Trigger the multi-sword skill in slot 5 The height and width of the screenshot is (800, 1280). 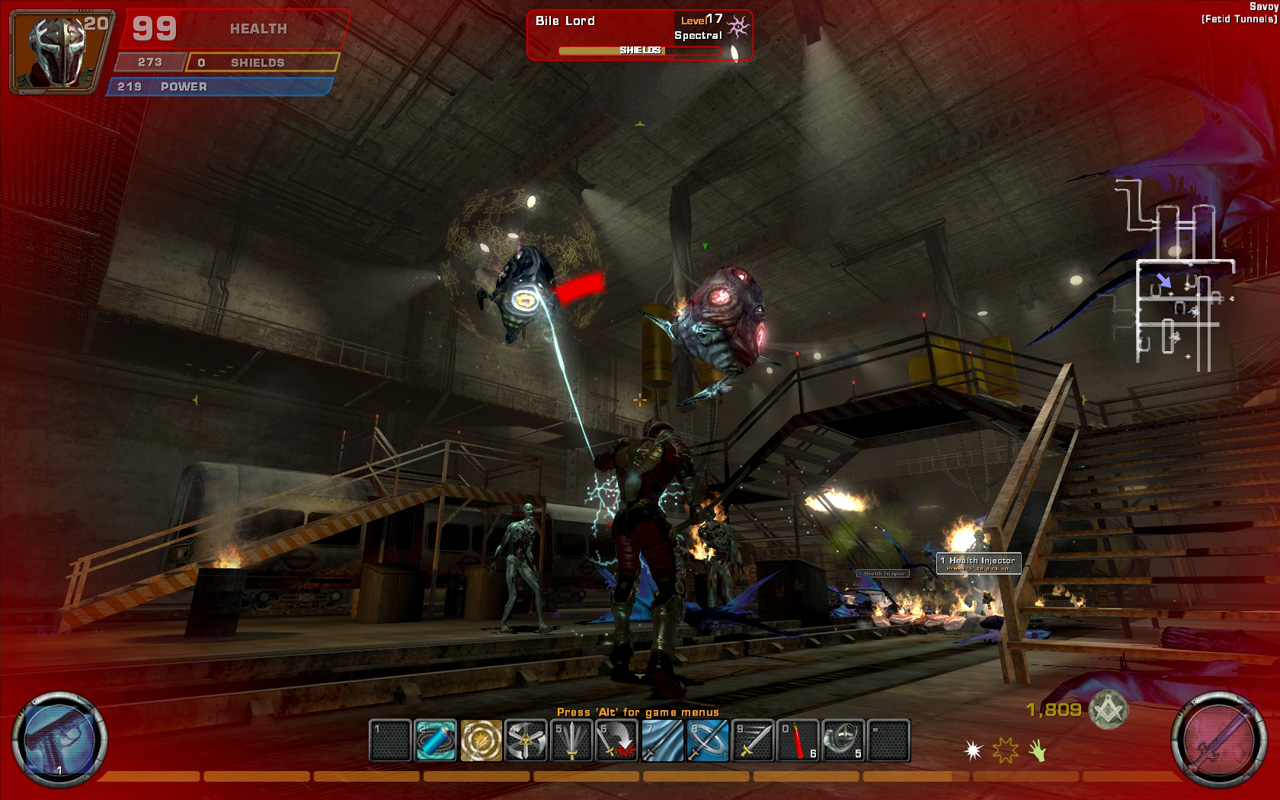click(571, 741)
